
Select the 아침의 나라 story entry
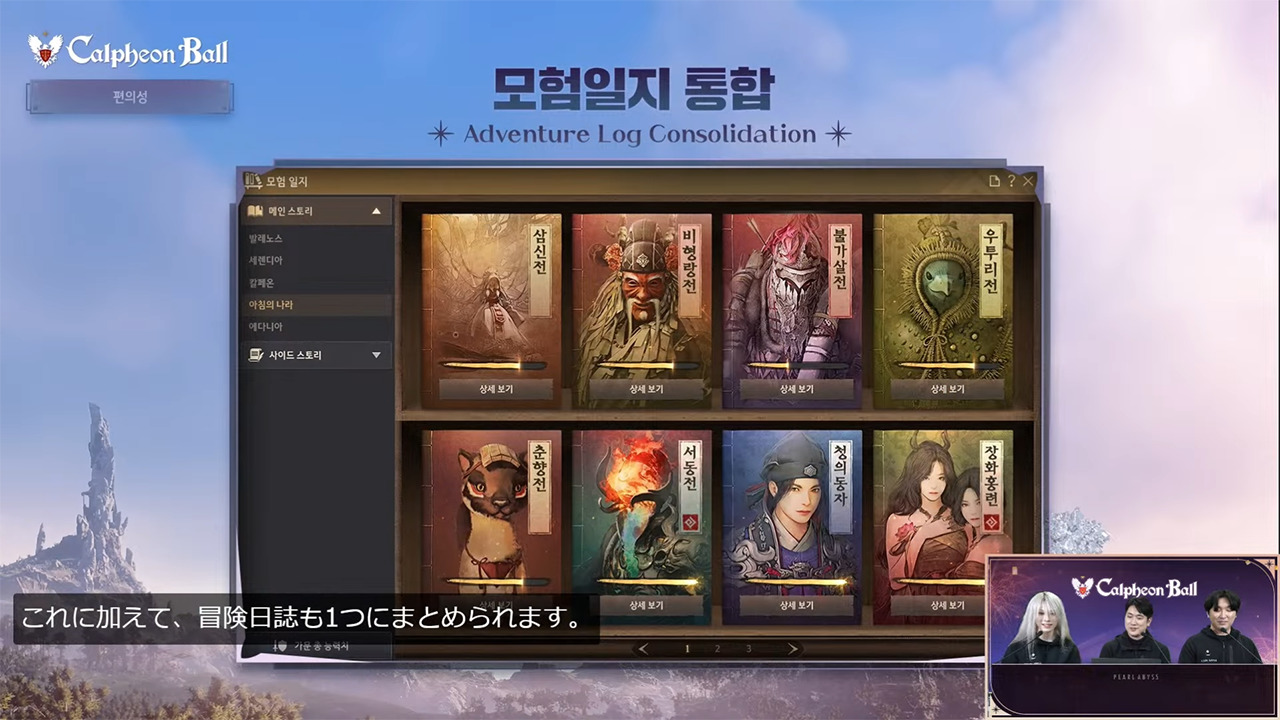270,304
